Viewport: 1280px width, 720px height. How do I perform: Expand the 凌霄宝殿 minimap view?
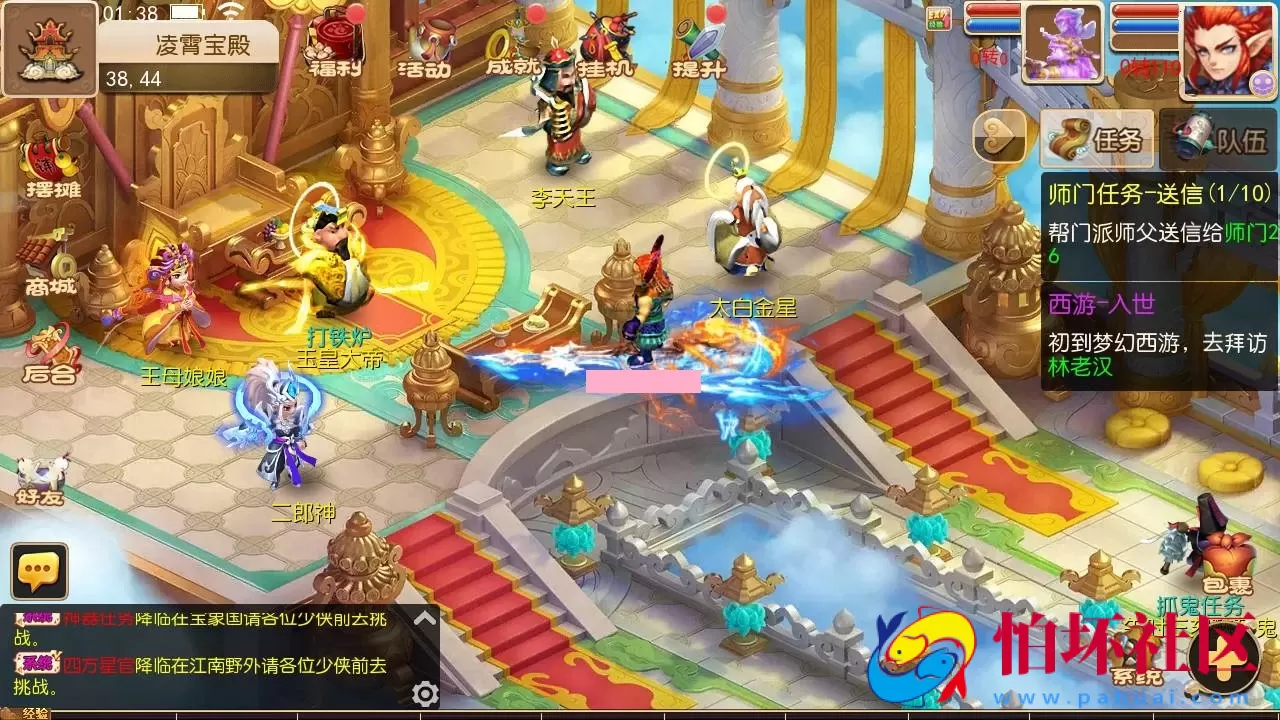click(48, 48)
